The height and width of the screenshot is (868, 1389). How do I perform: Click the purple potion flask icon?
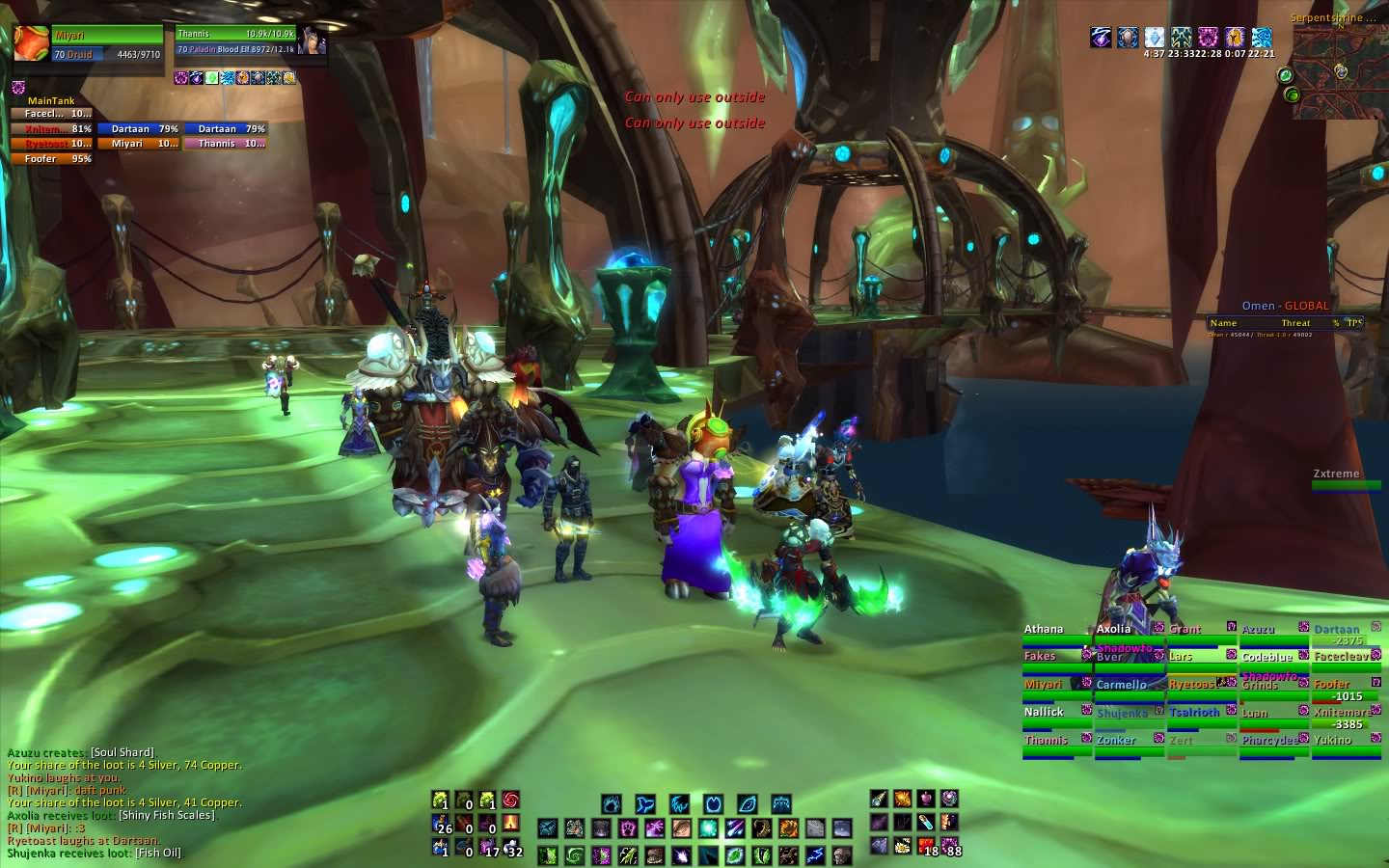[926, 799]
